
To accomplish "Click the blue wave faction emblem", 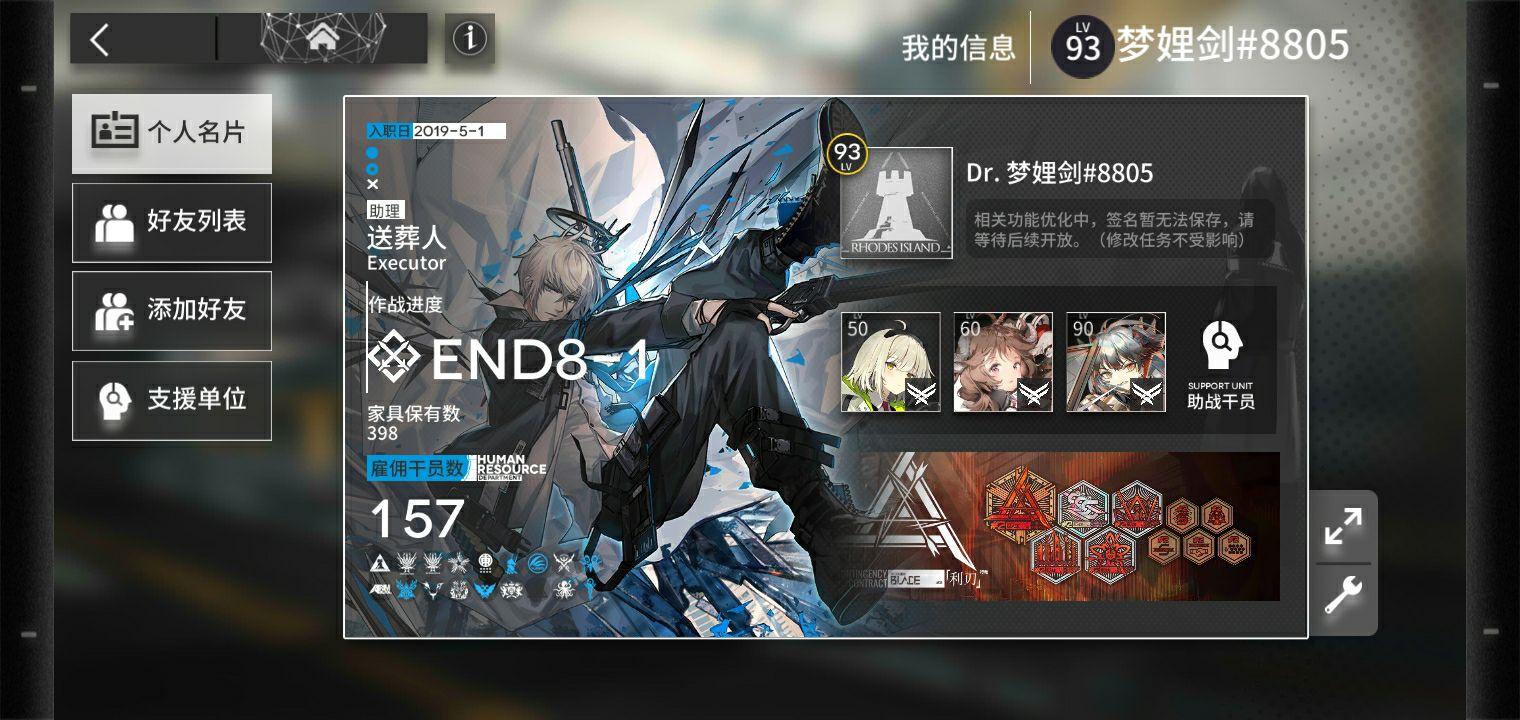I will tap(538, 564).
